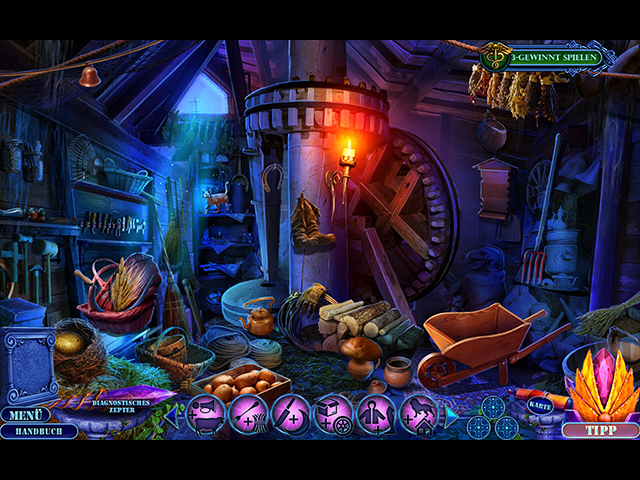This screenshot has height=480, width=640.
Task: Open the Handbuch journal
Action: pos(38,432)
